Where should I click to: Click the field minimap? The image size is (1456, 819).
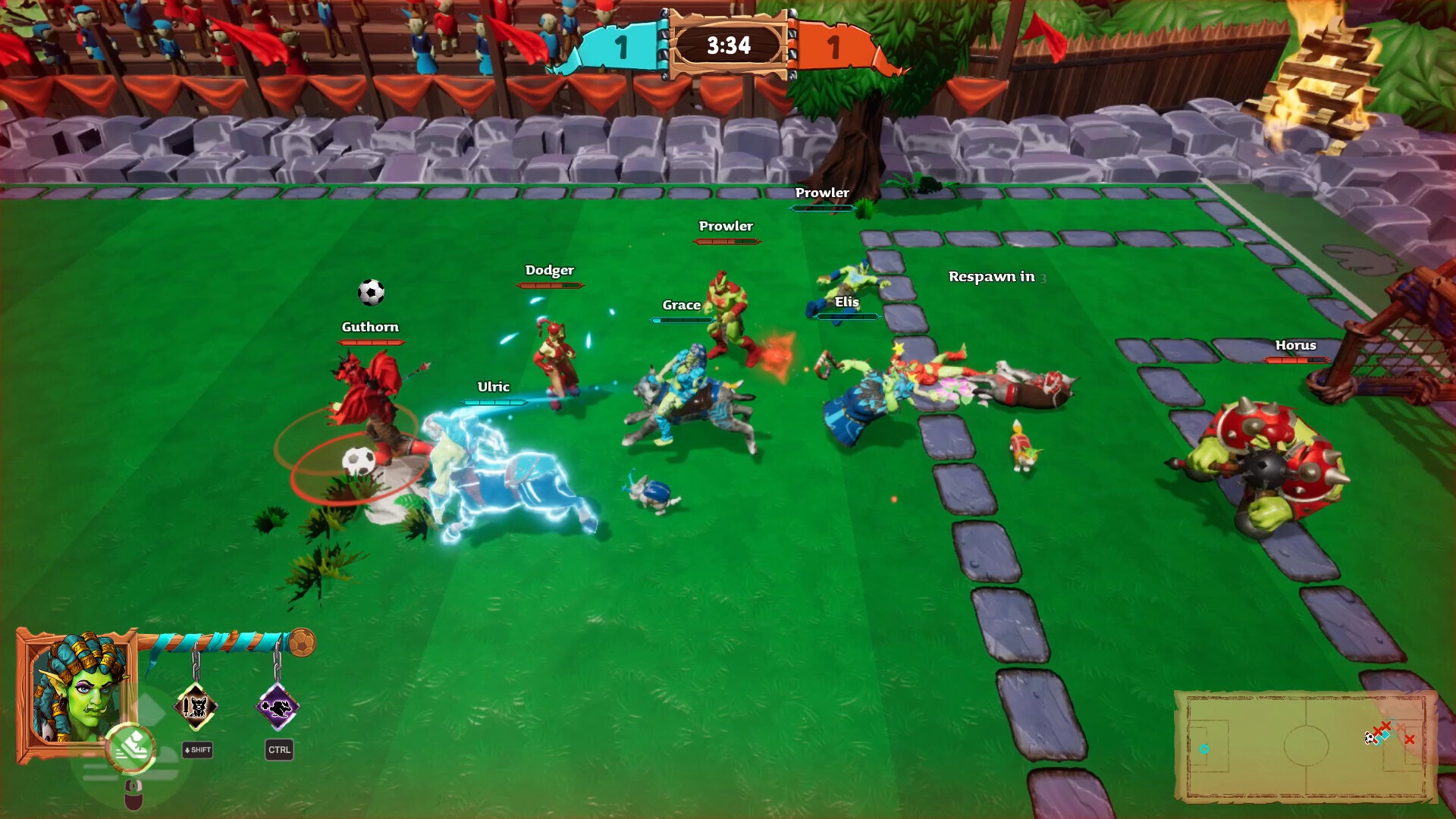[1306, 746]
